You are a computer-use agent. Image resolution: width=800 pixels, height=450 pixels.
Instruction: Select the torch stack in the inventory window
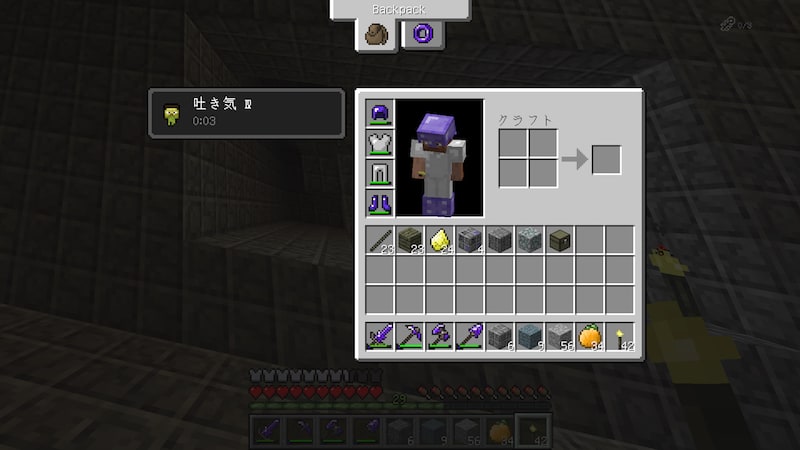[x=620, y=336]
